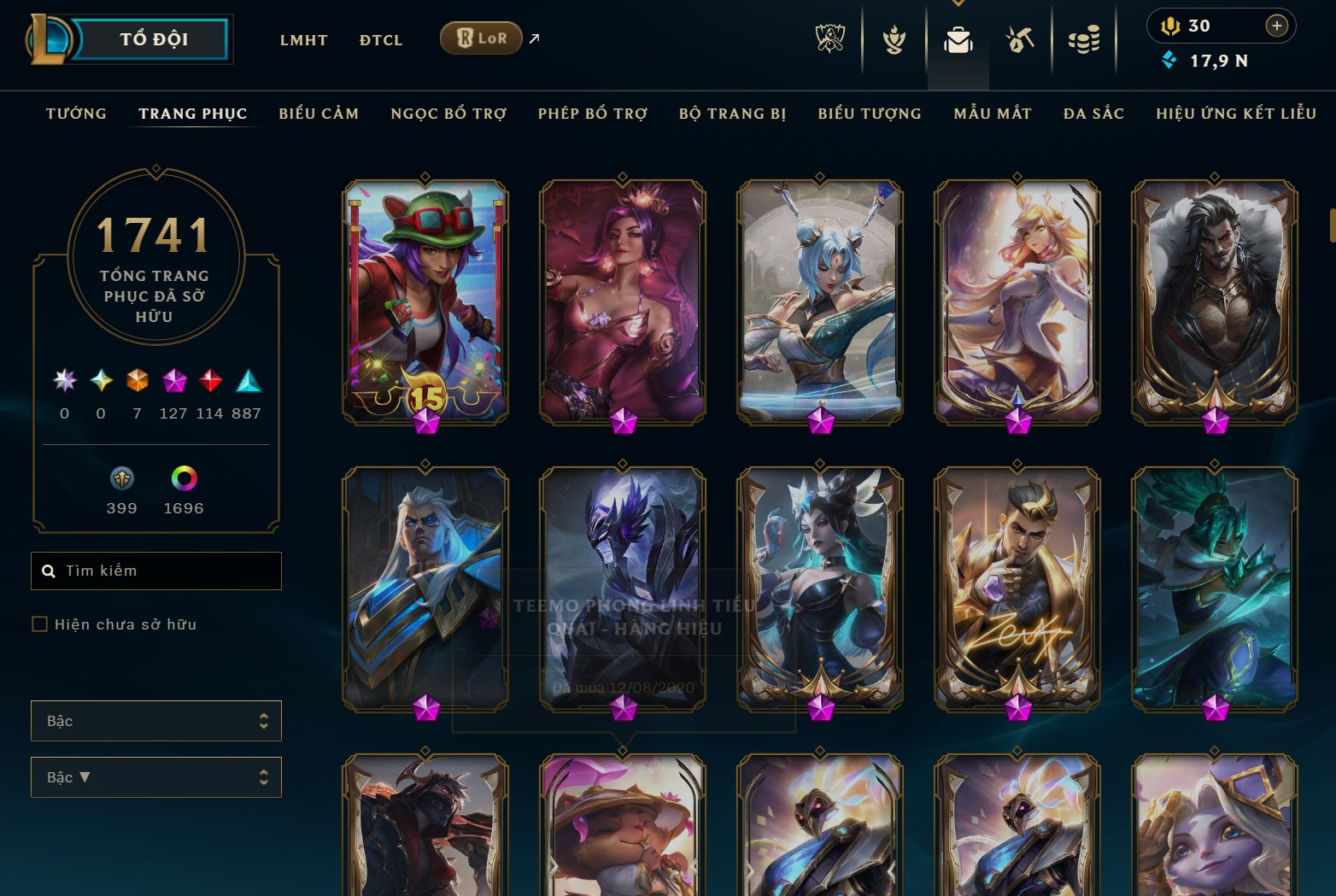Open the first 'Bậc' sort dropdown
Screen dimensions: 1336x896
tap(156, 720)
